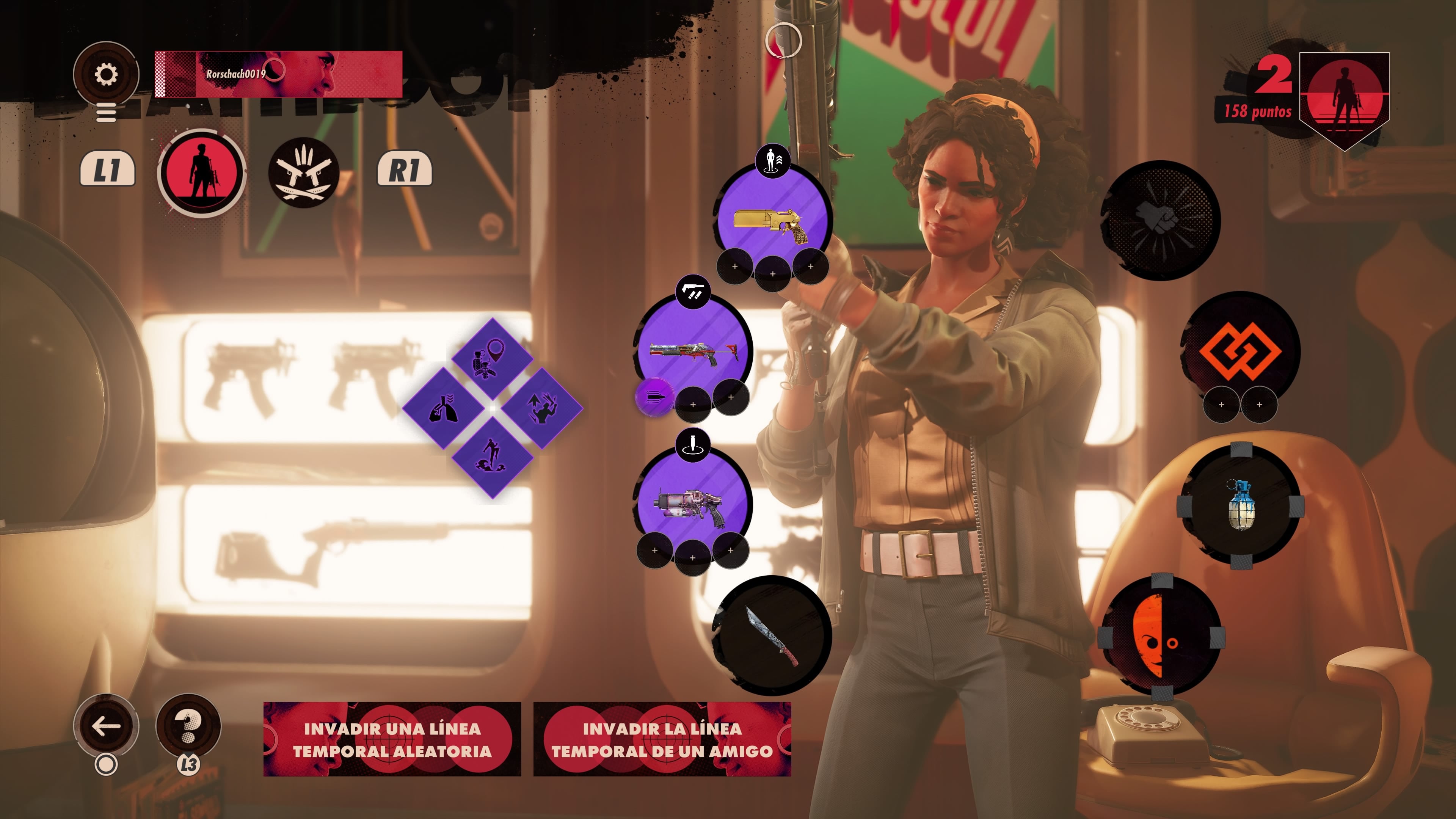
Task: Select the lungs character trinket
Action: pyautogui.click(x=443, y=408)
